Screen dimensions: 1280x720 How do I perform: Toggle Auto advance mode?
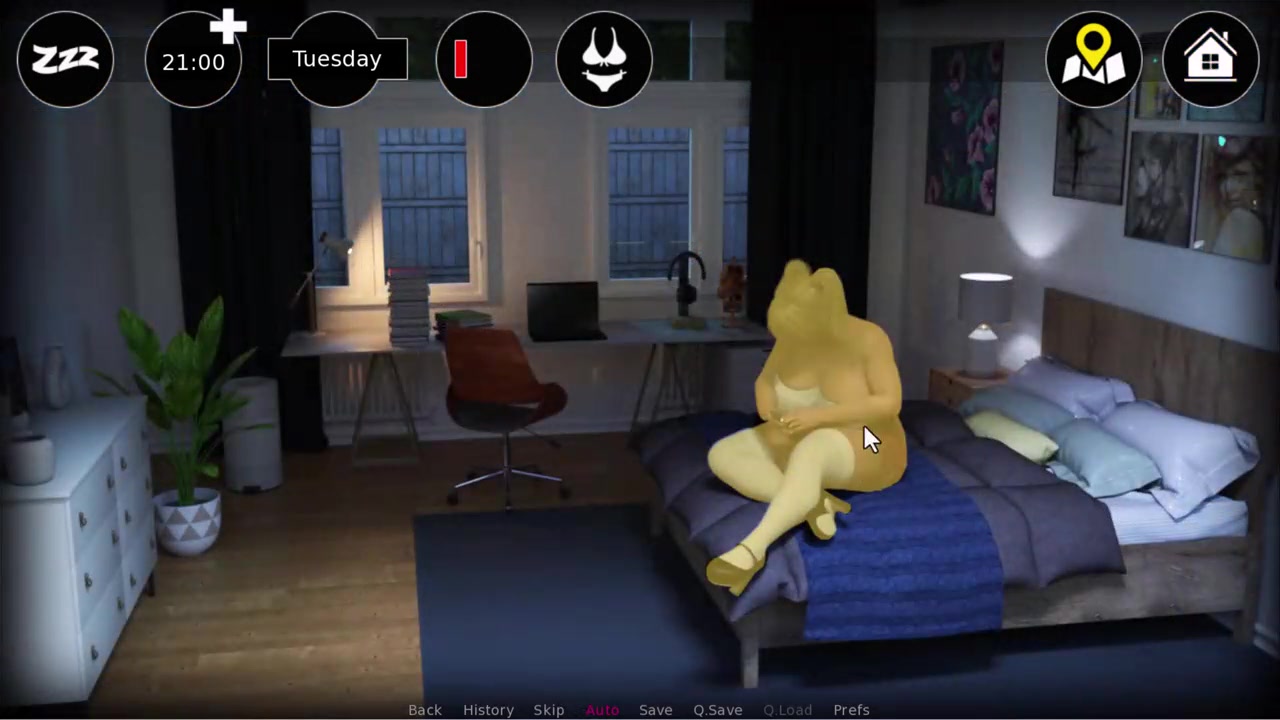tap(602, 710)
